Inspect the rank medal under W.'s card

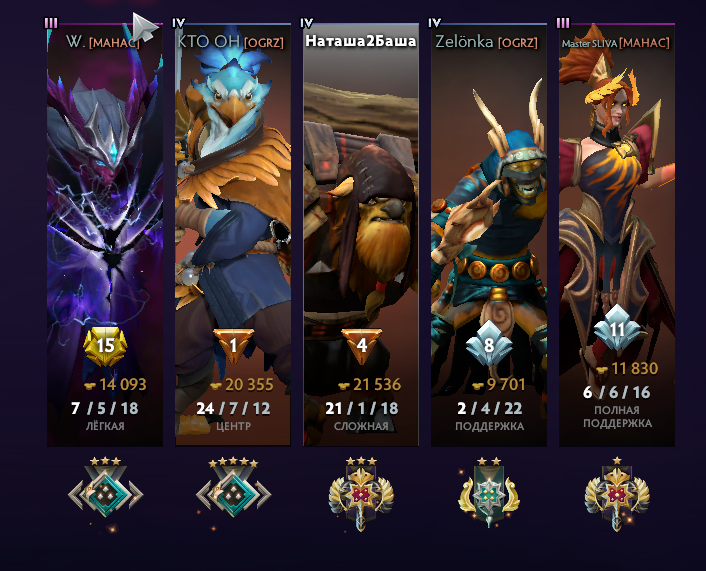click(105, 492)
